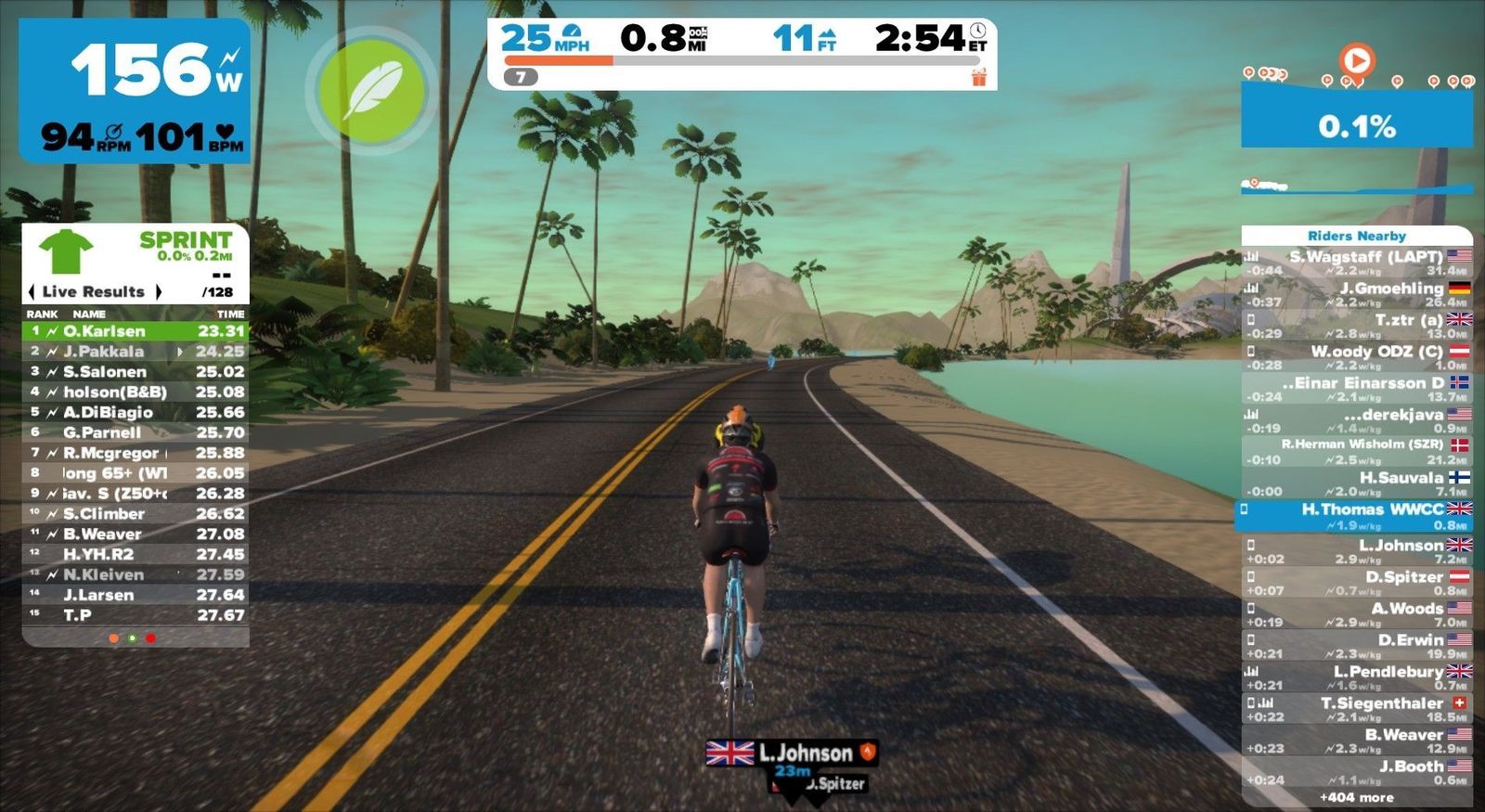The image size is (1485, 812).
Task: Choose H.Sauvala from Riders Nearby
Action: pos(1357,483)
